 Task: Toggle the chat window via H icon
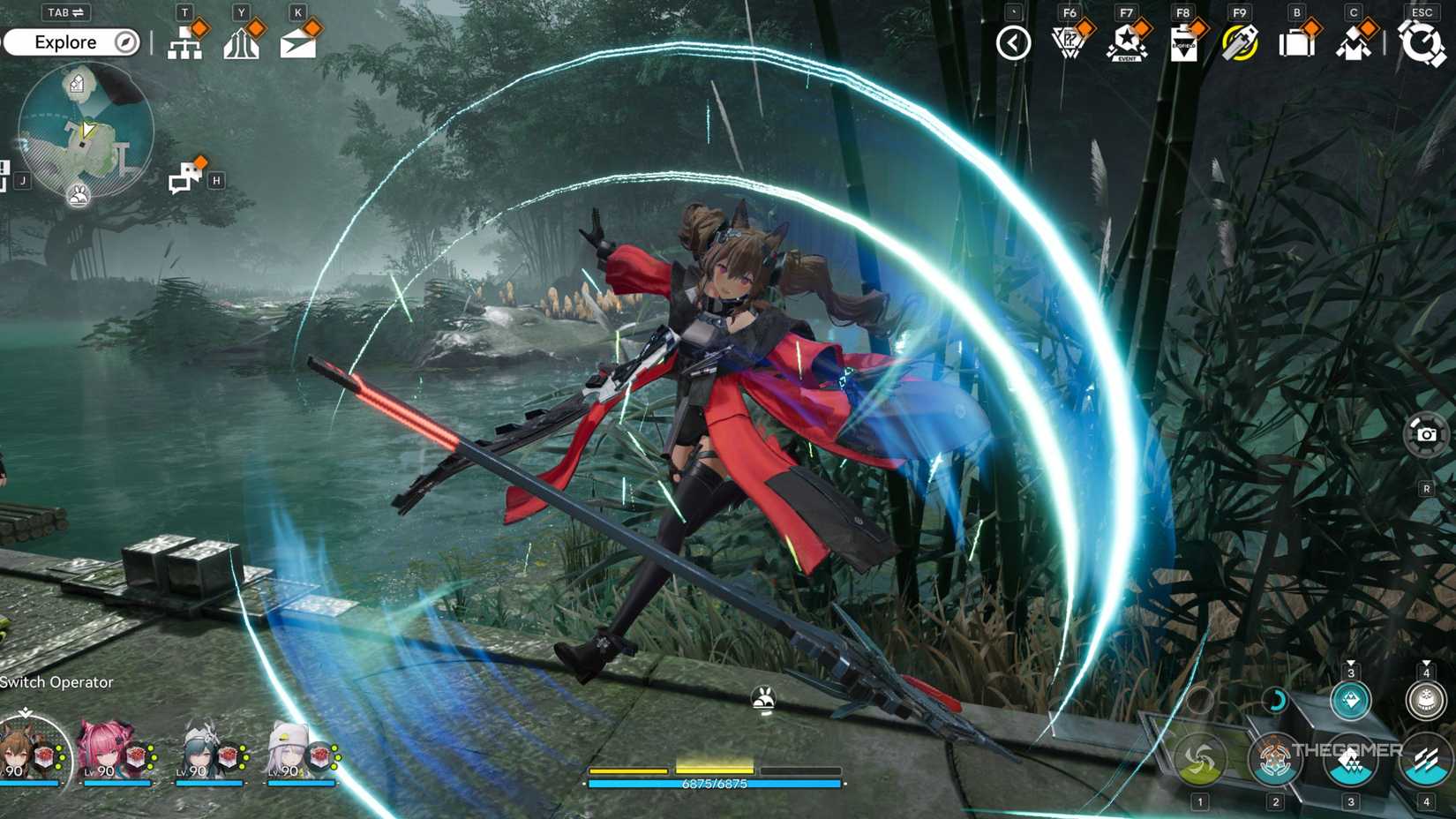[184, 176]
